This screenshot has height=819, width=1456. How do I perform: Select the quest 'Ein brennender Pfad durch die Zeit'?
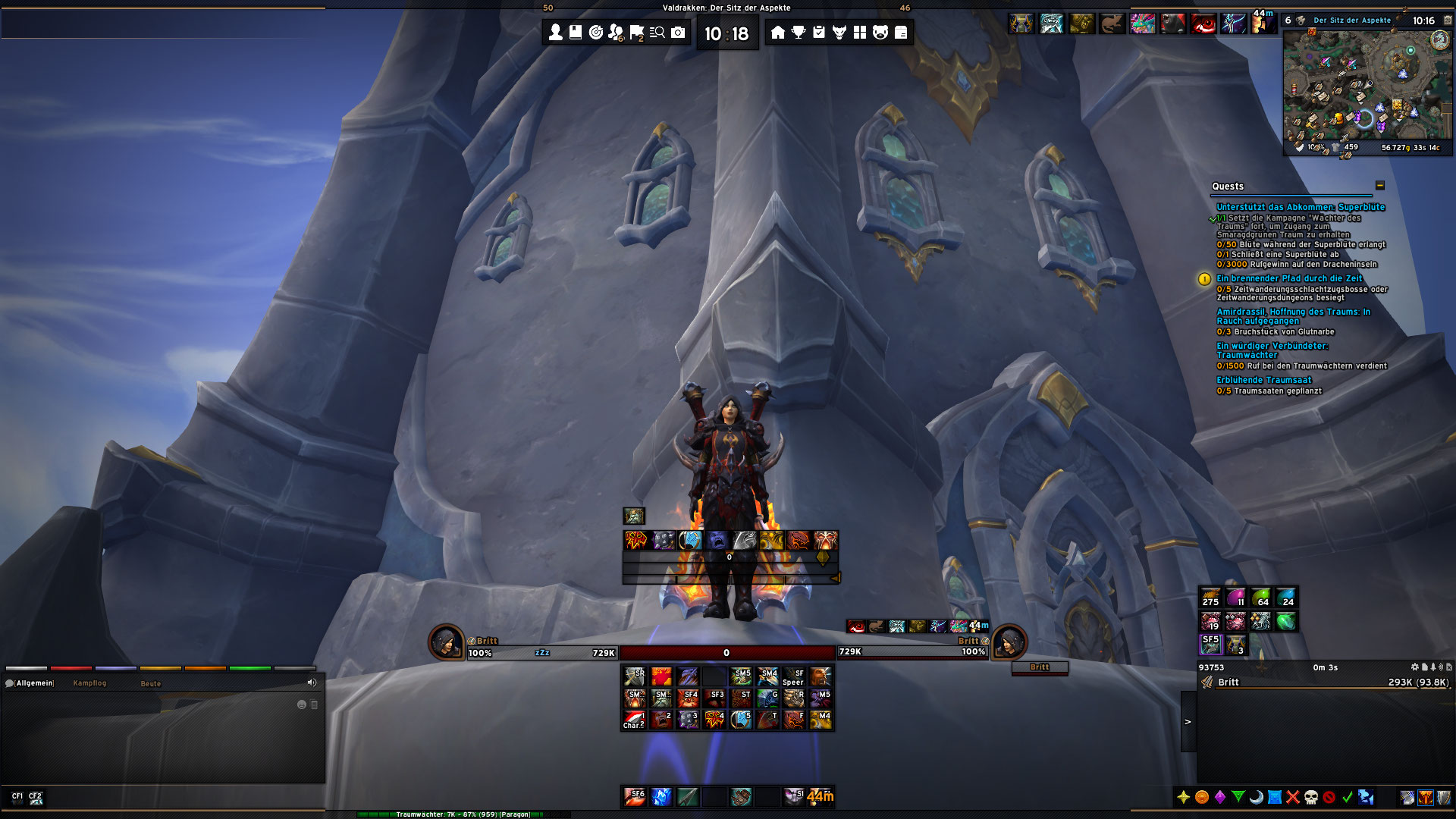coord(1289,278)
